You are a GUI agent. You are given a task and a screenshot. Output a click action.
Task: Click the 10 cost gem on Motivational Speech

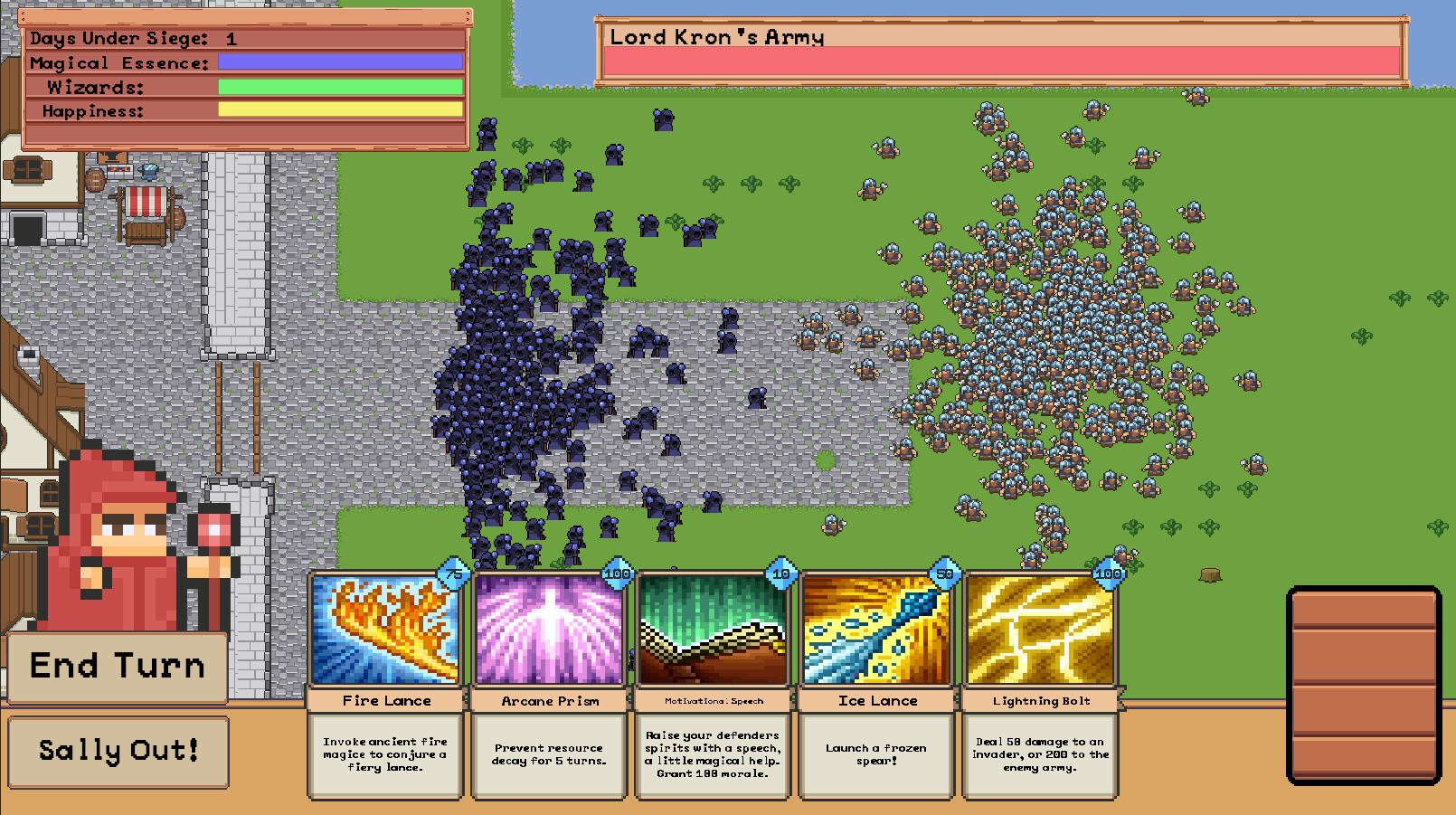(780, 573)
